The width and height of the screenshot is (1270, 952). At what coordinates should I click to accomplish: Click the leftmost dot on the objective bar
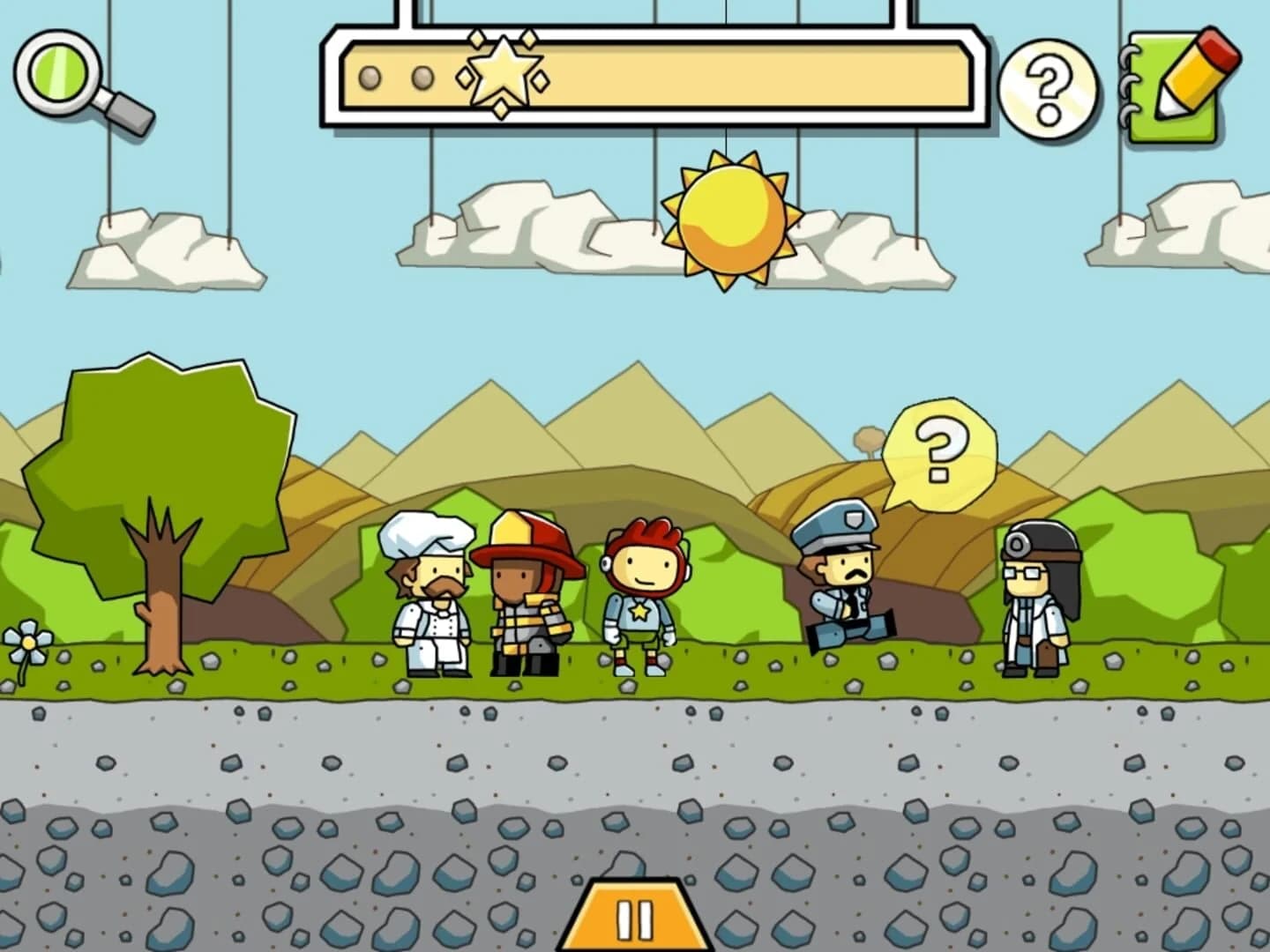(x=370, y=78)
